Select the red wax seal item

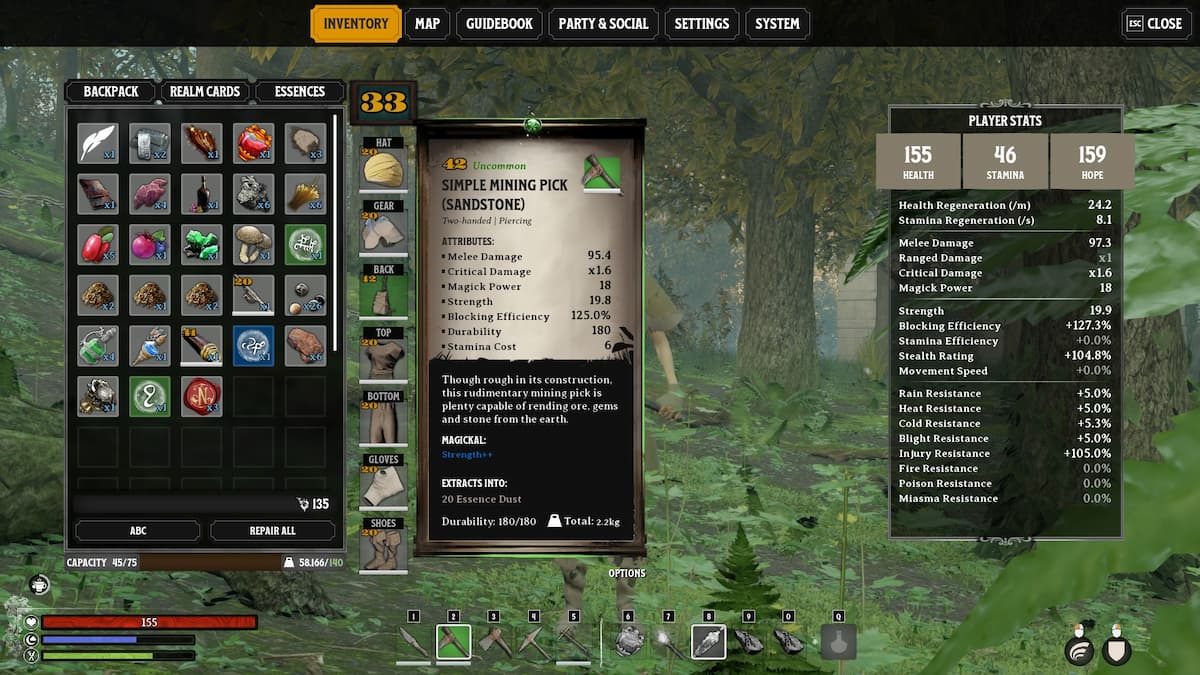[202, 396]
